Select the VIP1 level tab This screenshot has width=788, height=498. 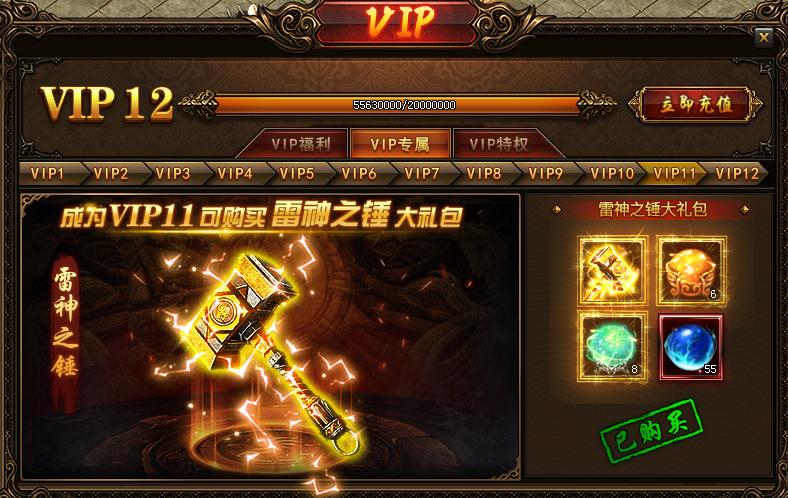[47, 173]
